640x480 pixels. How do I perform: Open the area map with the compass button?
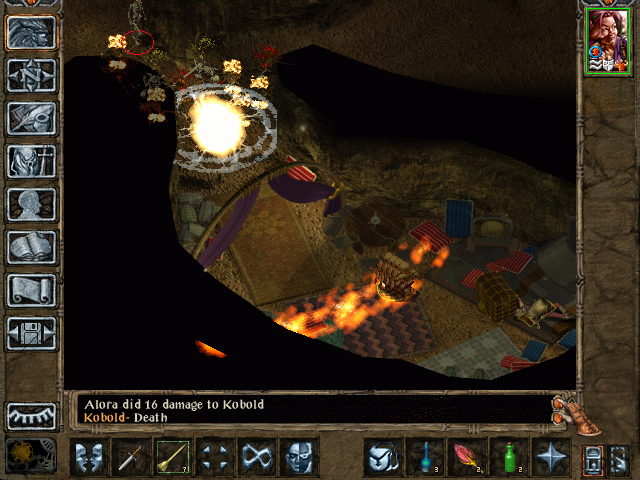32,75
